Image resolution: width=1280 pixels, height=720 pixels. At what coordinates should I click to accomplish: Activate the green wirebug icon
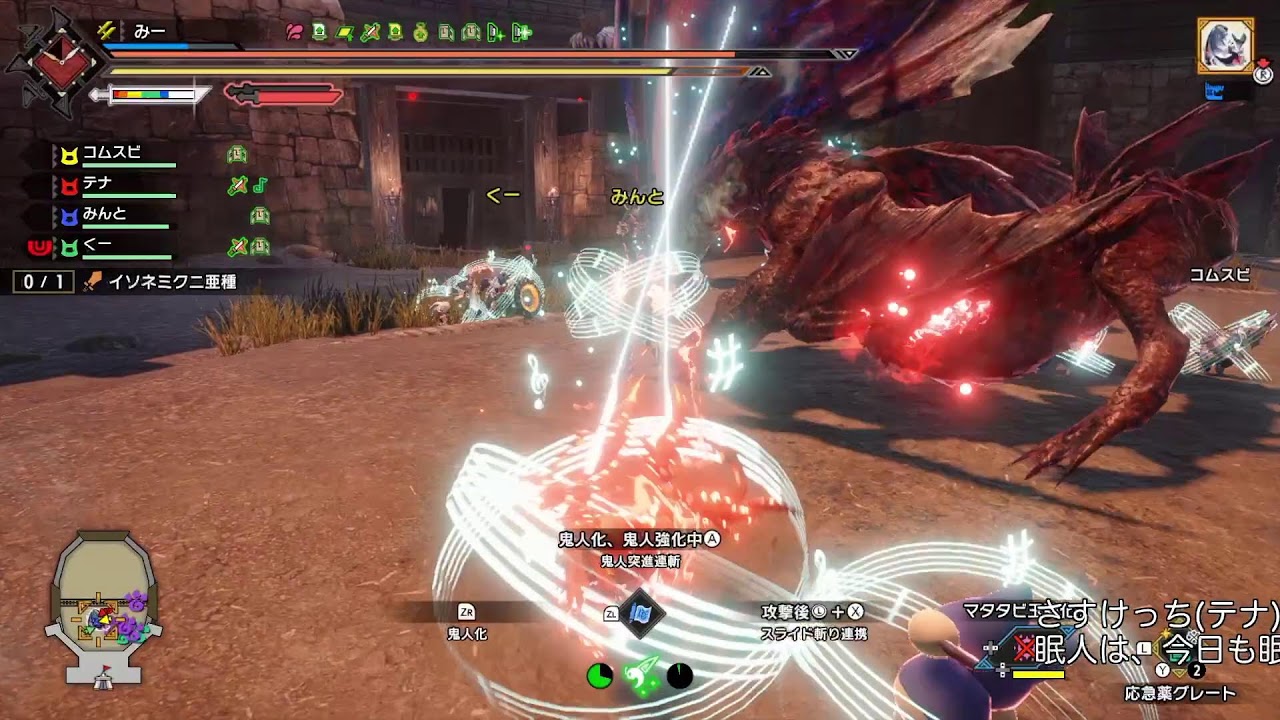(x=640, y=675)
